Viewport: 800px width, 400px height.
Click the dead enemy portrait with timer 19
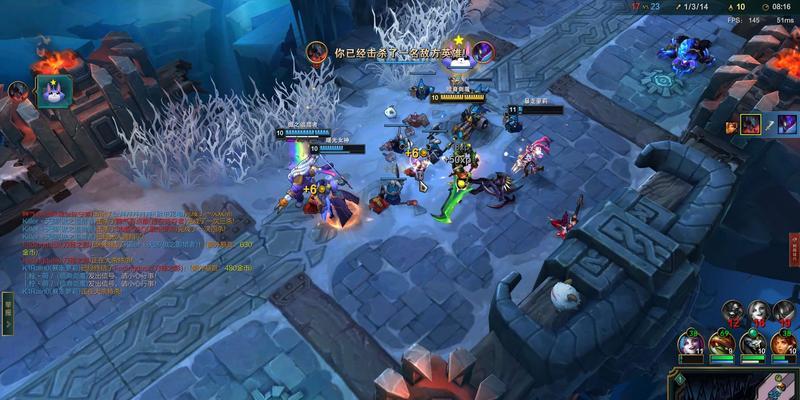pyautogui.click(x=785, y=311)
